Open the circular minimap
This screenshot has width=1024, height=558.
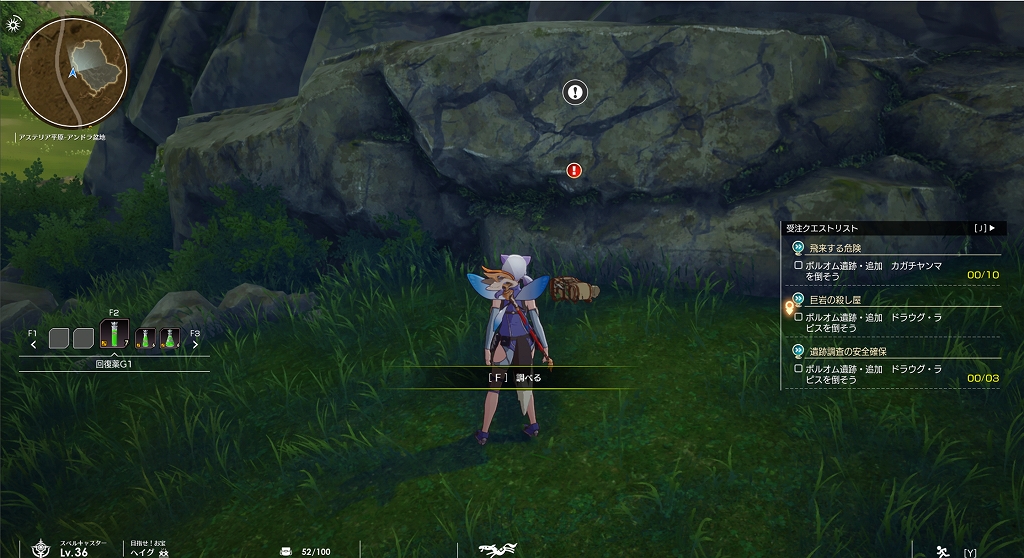tap(72, 72)
